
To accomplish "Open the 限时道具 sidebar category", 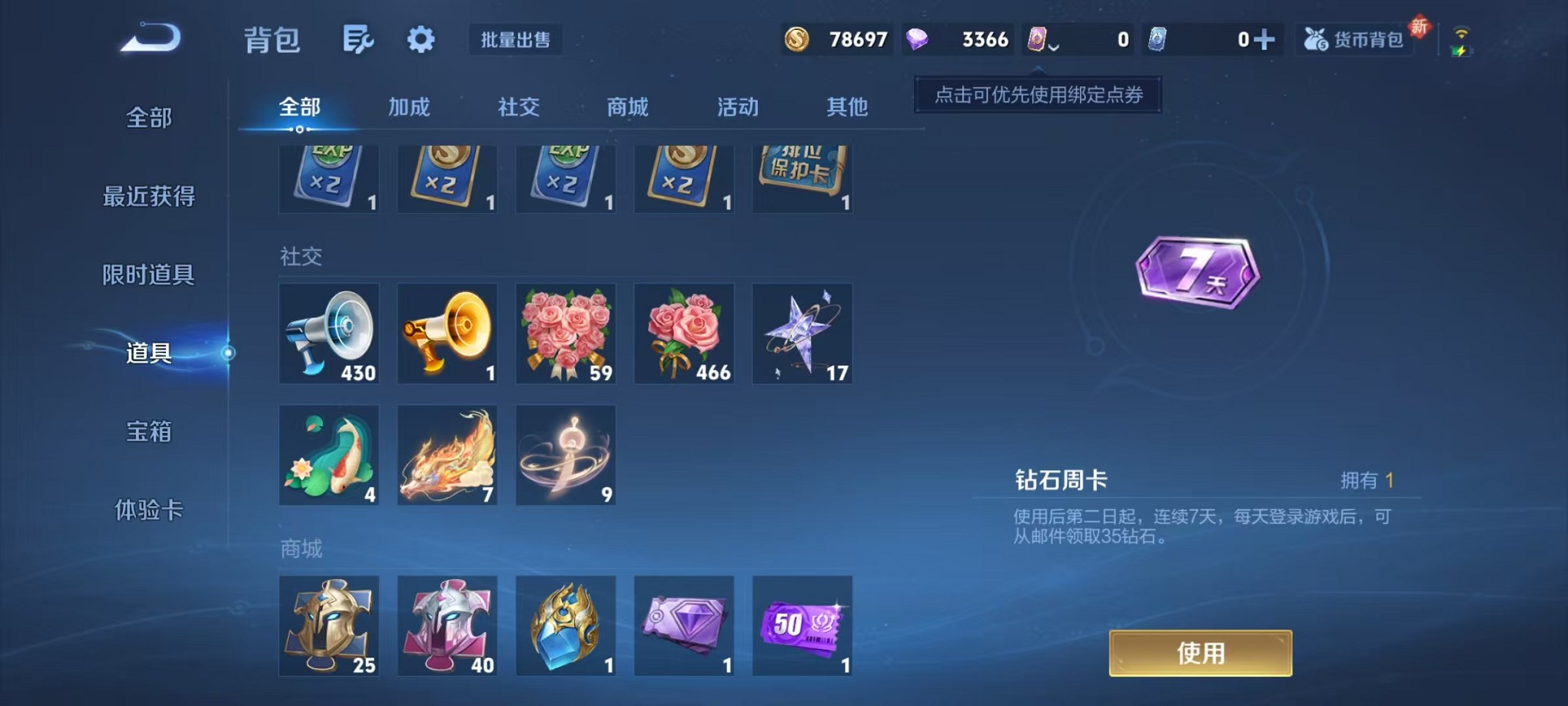I will [151, 275].
